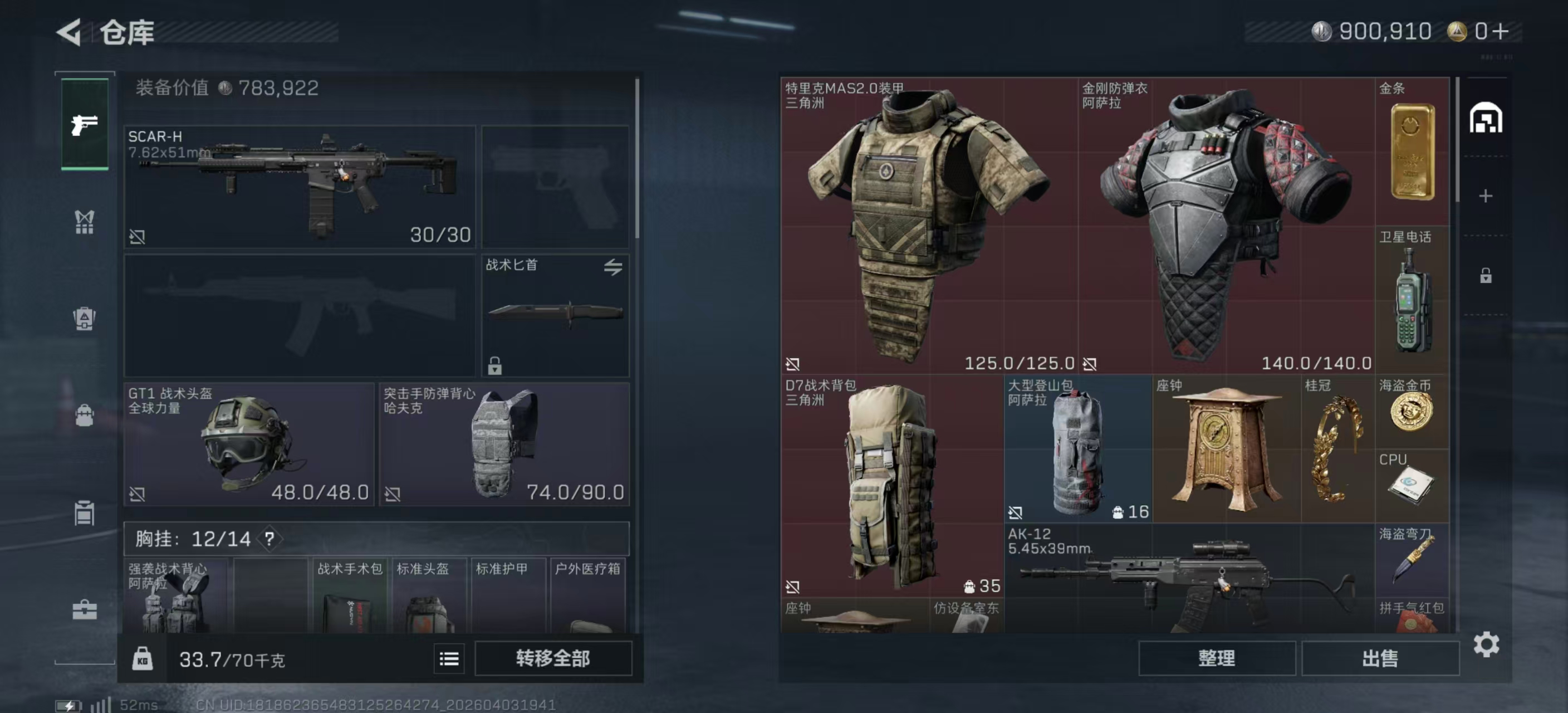1568x713 pixels.
Task: Click the 转移全部 transfer-all button
Action: point(553,658)
